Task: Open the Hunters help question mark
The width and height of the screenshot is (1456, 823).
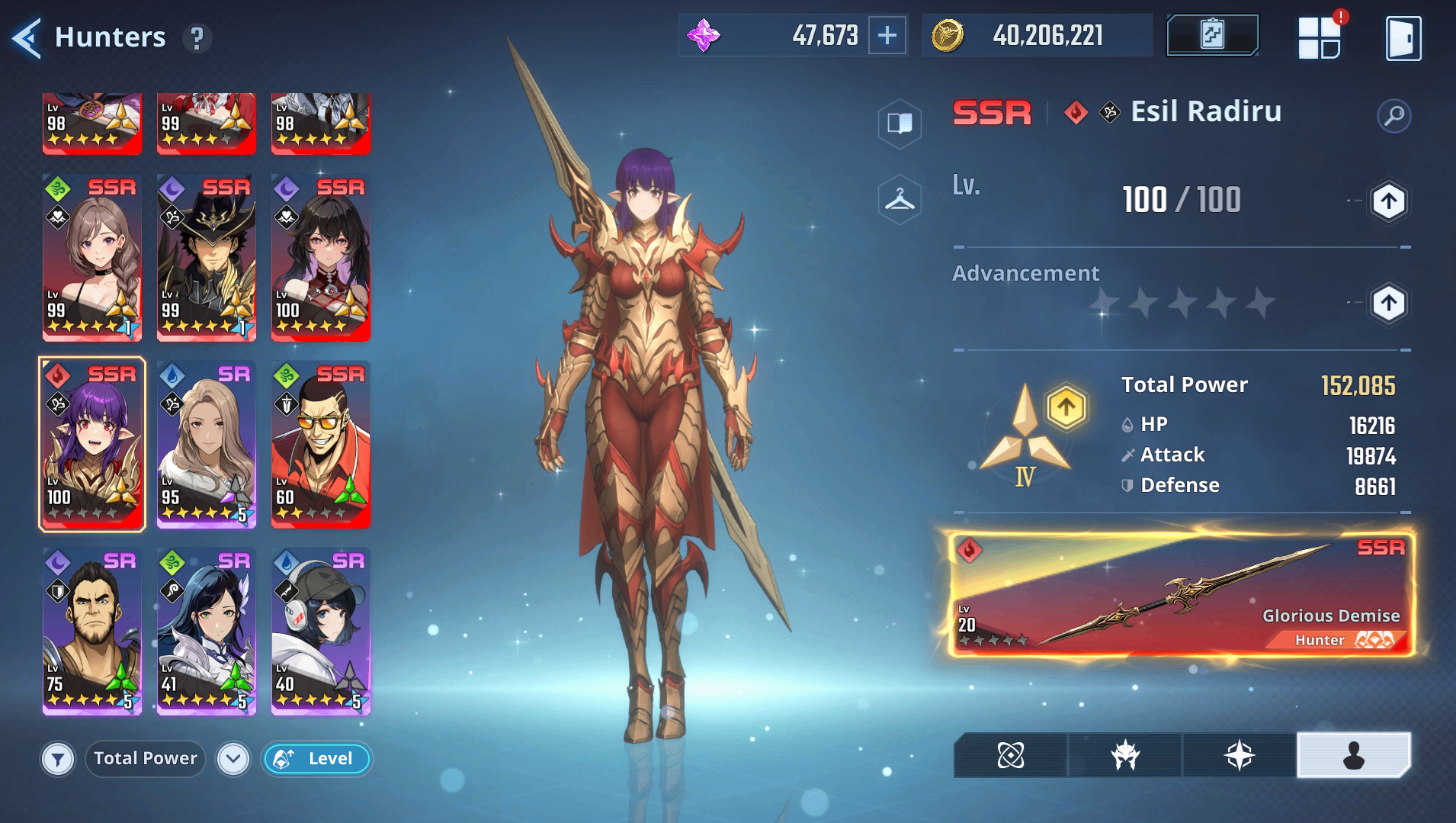Action: [197, 37]
